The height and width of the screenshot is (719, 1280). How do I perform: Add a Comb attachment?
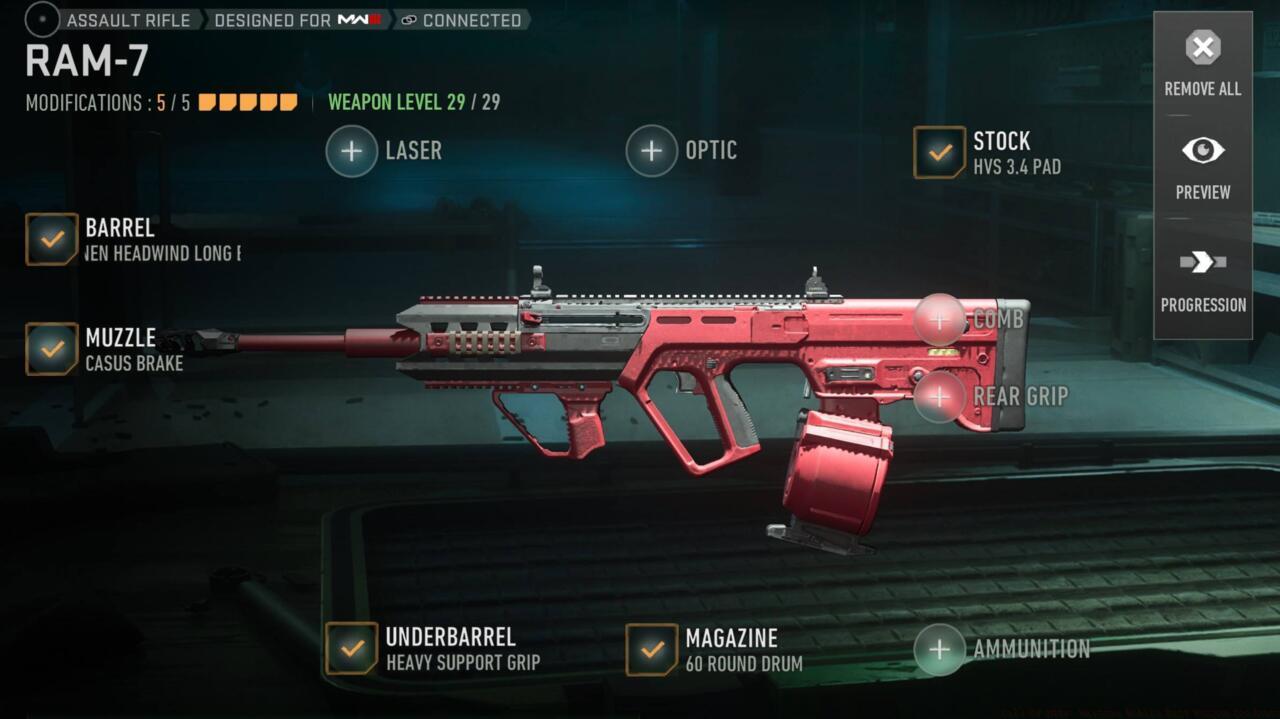coord(940,320)
